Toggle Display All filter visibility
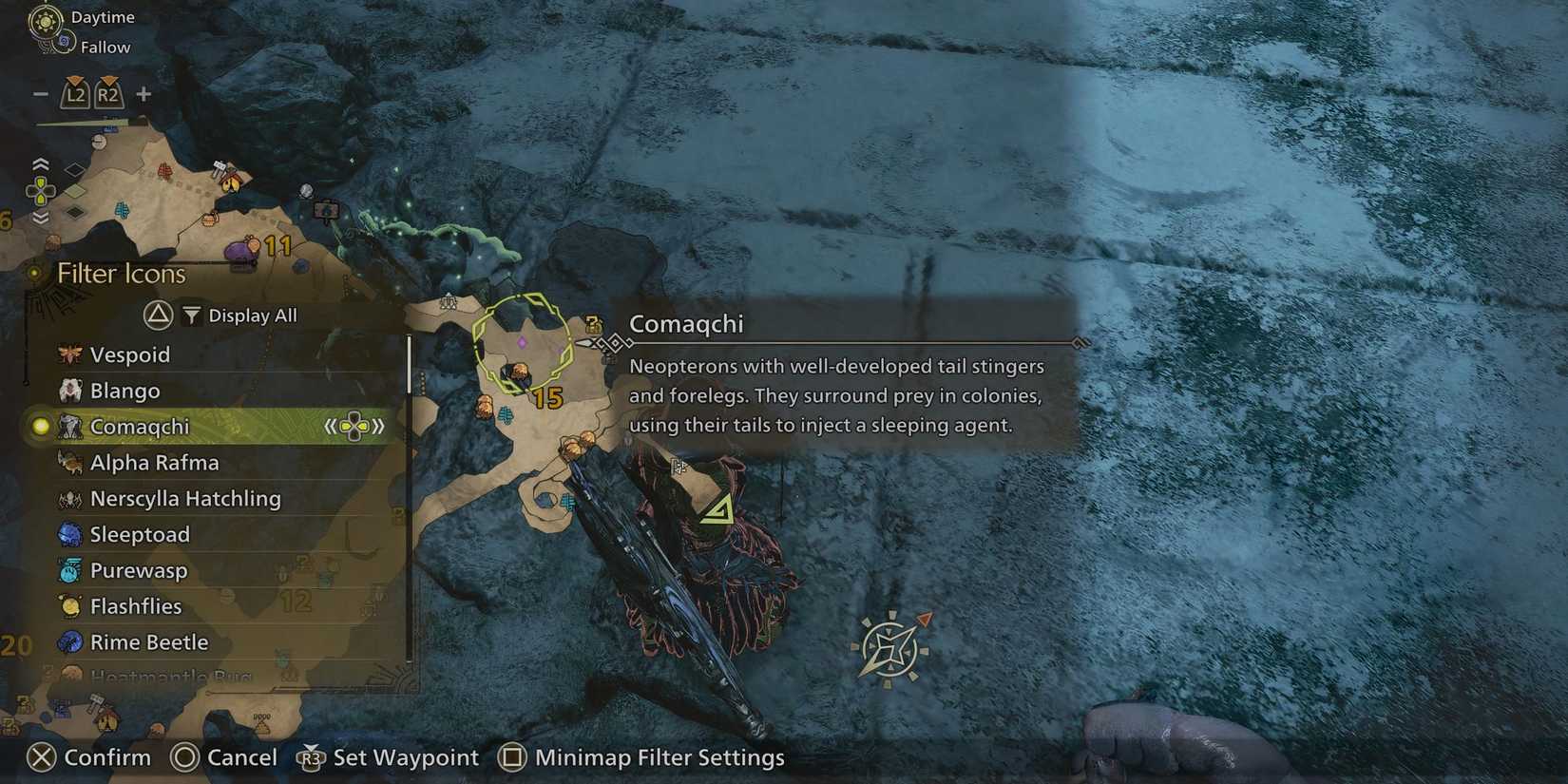 (238, 316)
